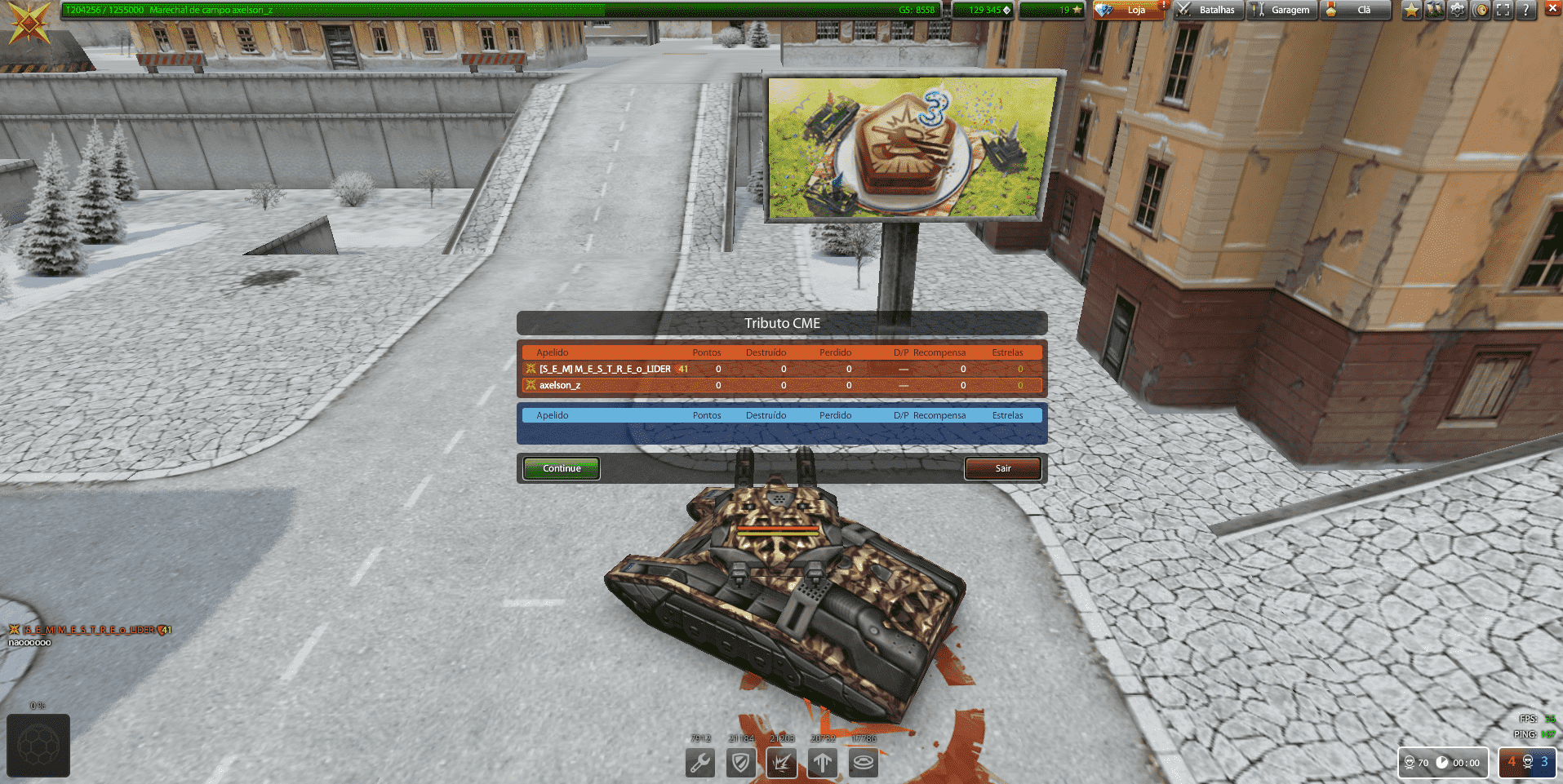1563x784 pixels.
Task: Exit the battle with Sair
Action: (x=1002, y=468)
